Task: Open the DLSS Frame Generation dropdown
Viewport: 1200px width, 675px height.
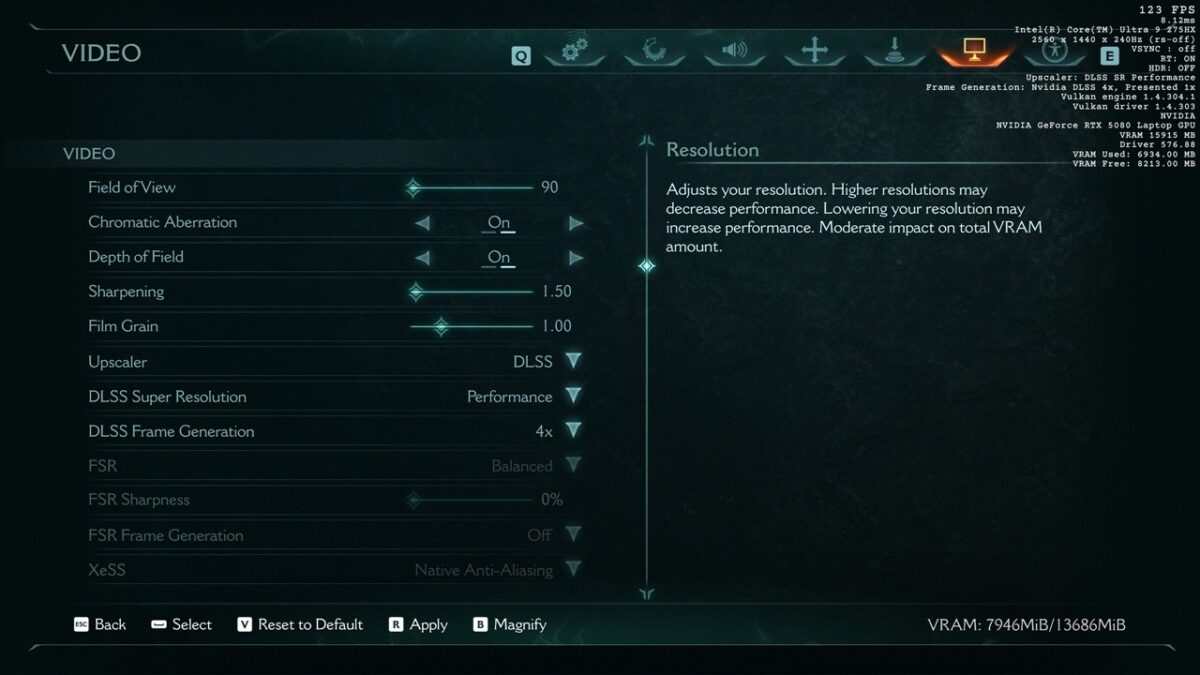Action: click(x=573, y=431)
